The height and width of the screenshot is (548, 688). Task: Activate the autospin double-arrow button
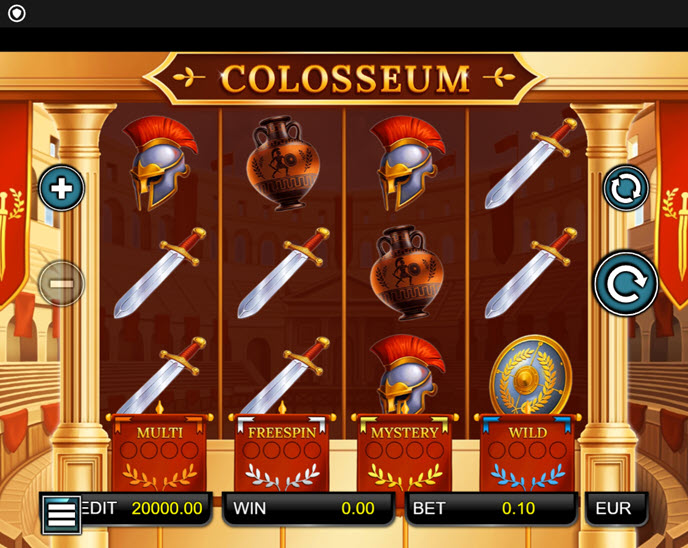(626, 188)
